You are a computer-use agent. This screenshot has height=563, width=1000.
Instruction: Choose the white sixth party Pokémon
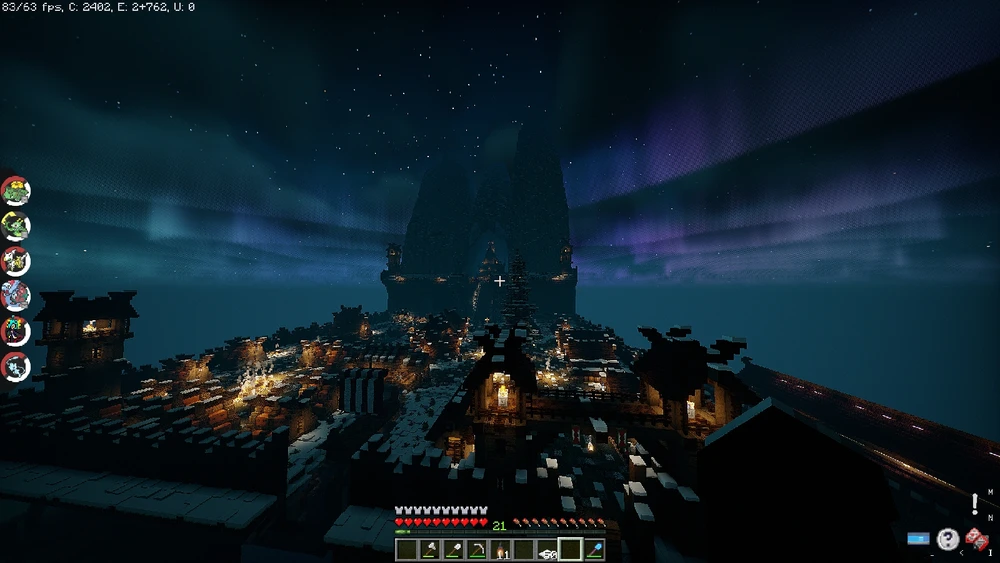[x=16, y=366]
